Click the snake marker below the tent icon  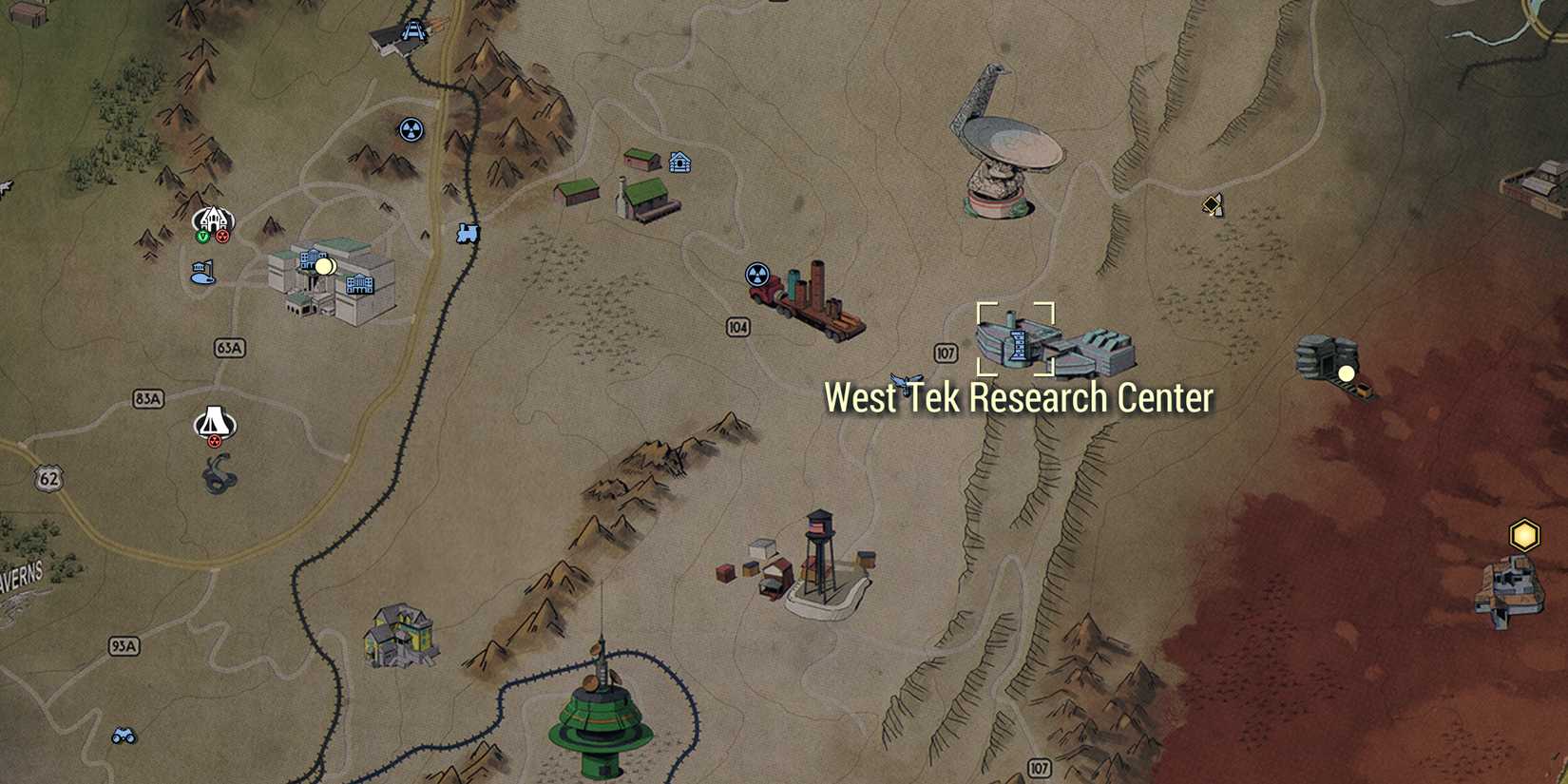pos(217,471)
